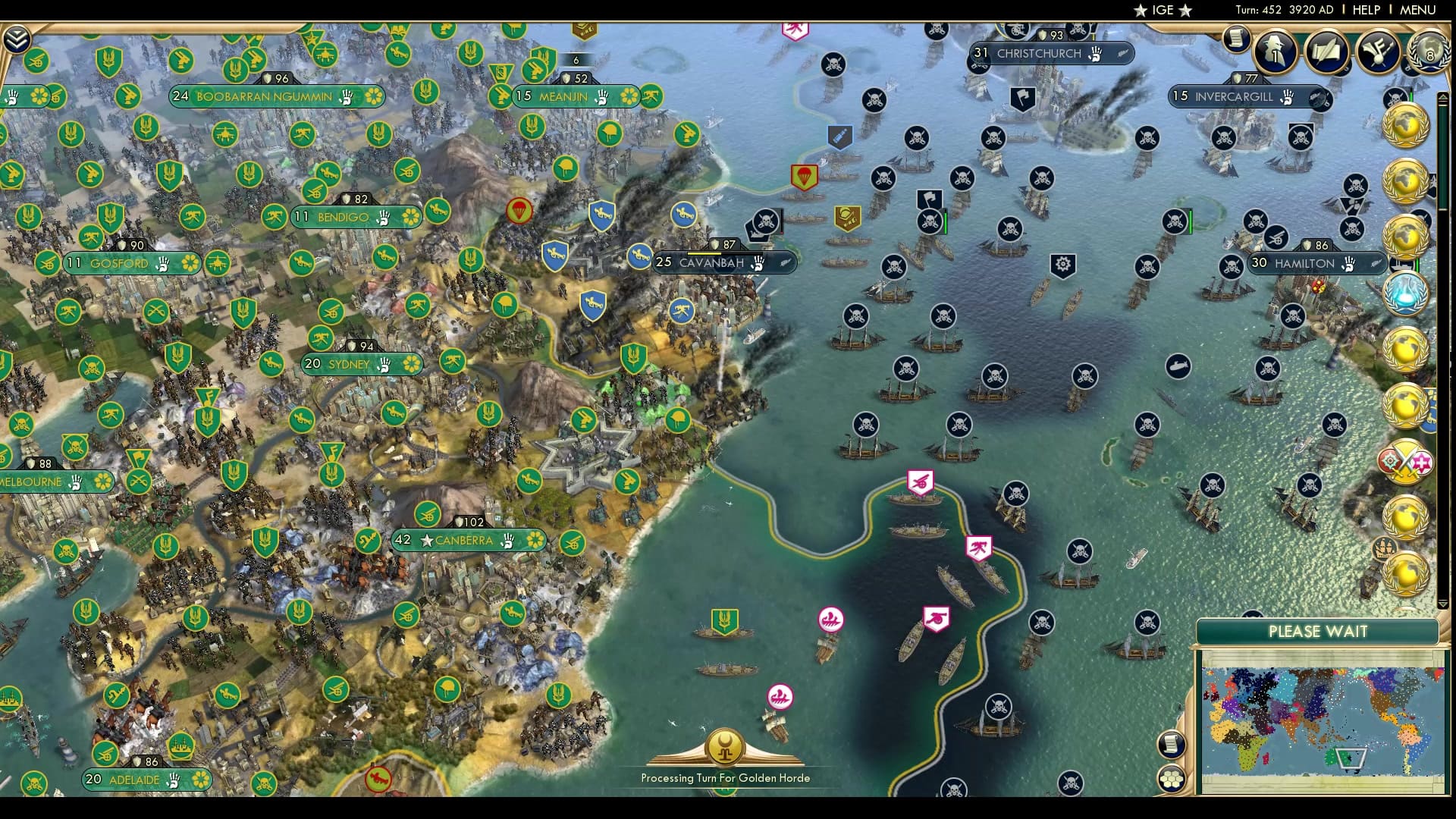Expand the Canberra city banner
1456x819 pixels.
click(463, 541)
